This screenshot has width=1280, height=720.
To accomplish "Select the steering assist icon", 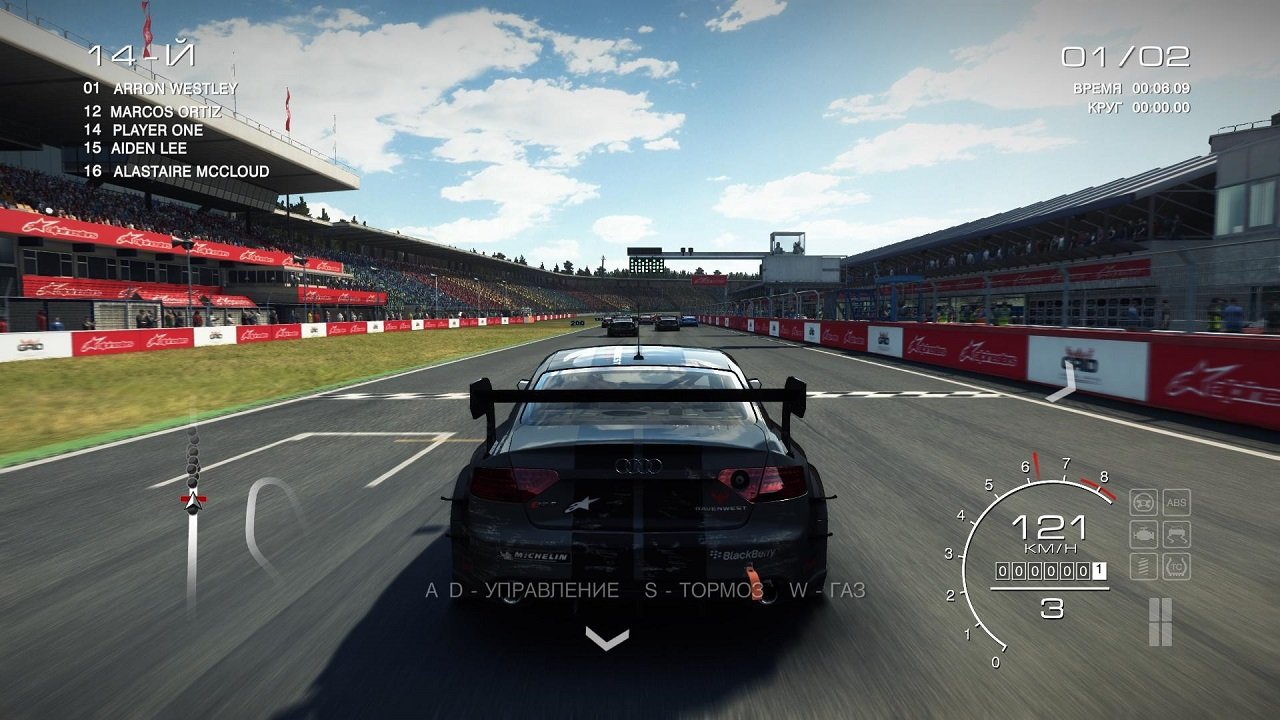I will pos(1143,502).
